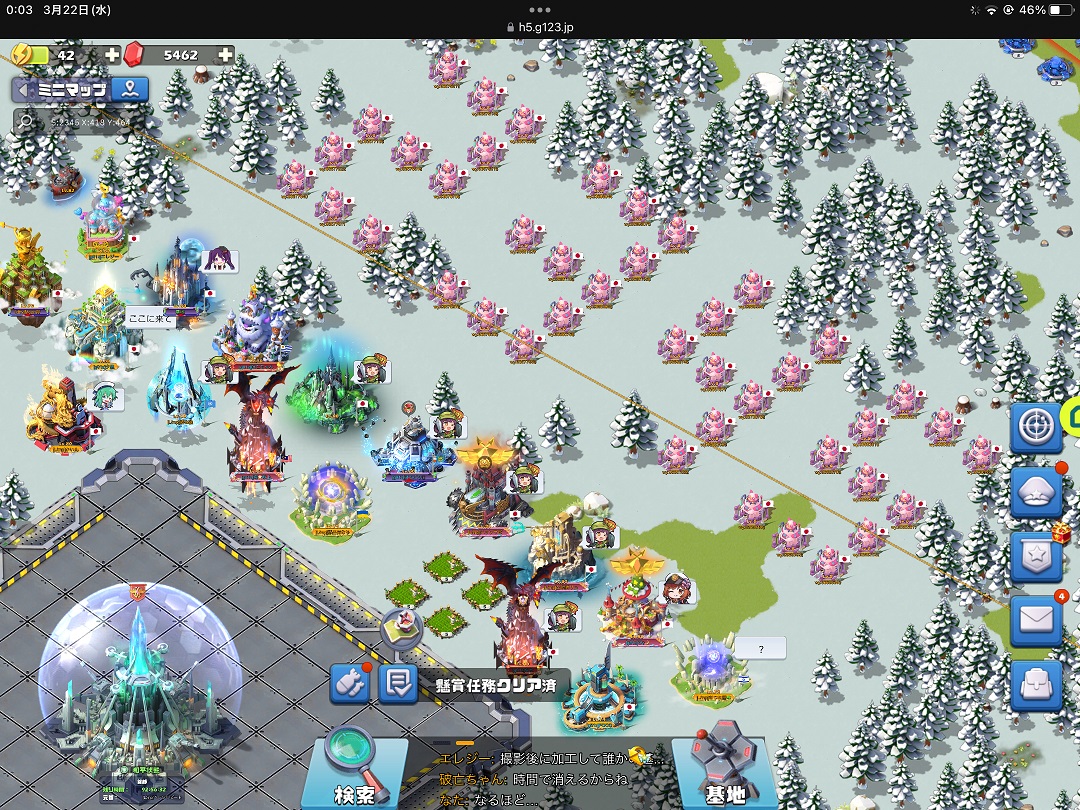Click the blue map pin location button
Viewport: 1080px width, 810px height.
click(x=129, y=90)
